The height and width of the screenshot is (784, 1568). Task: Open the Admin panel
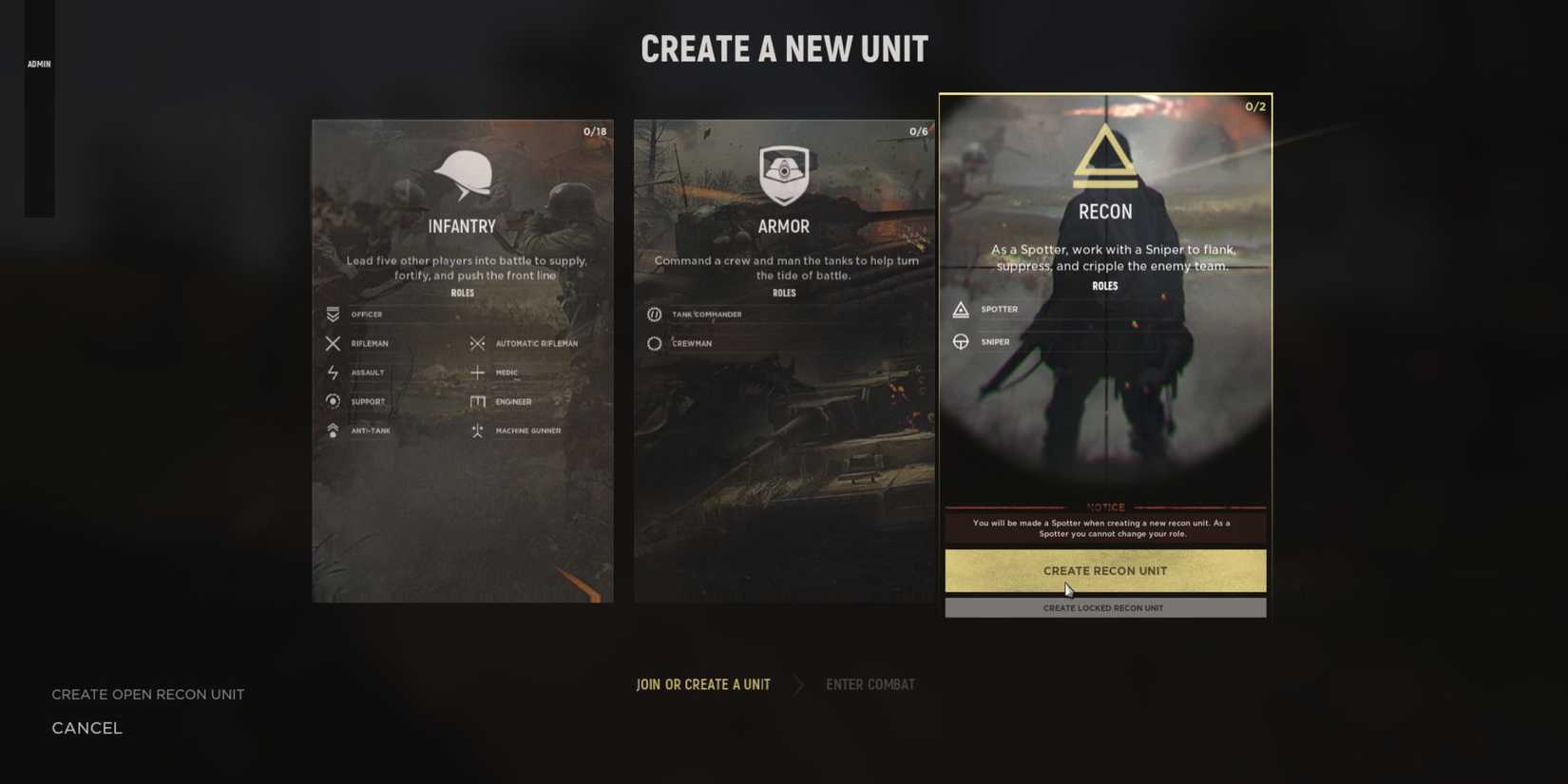[x=39, y=64]
